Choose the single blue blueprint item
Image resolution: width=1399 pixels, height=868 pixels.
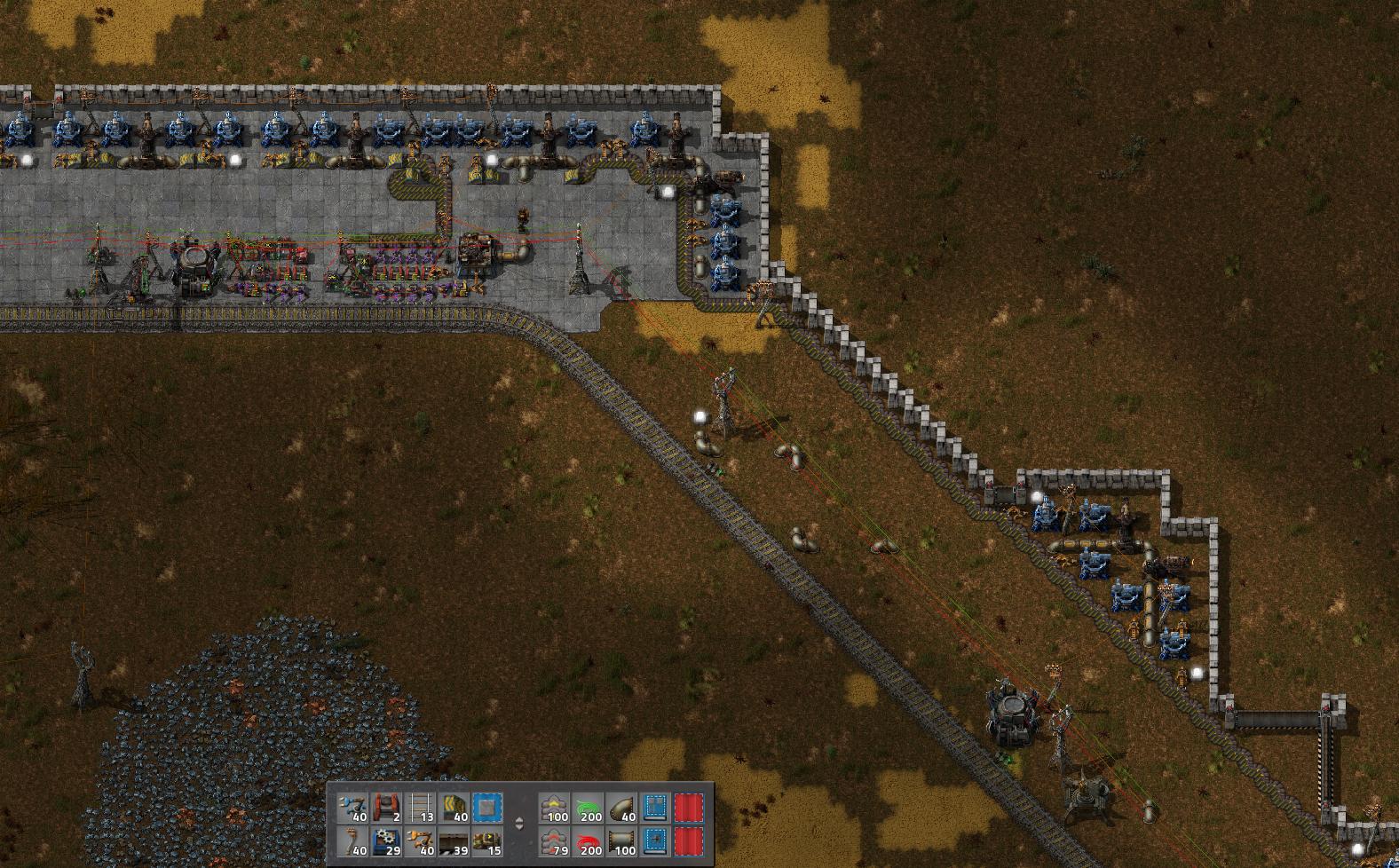tap(488, 808)
